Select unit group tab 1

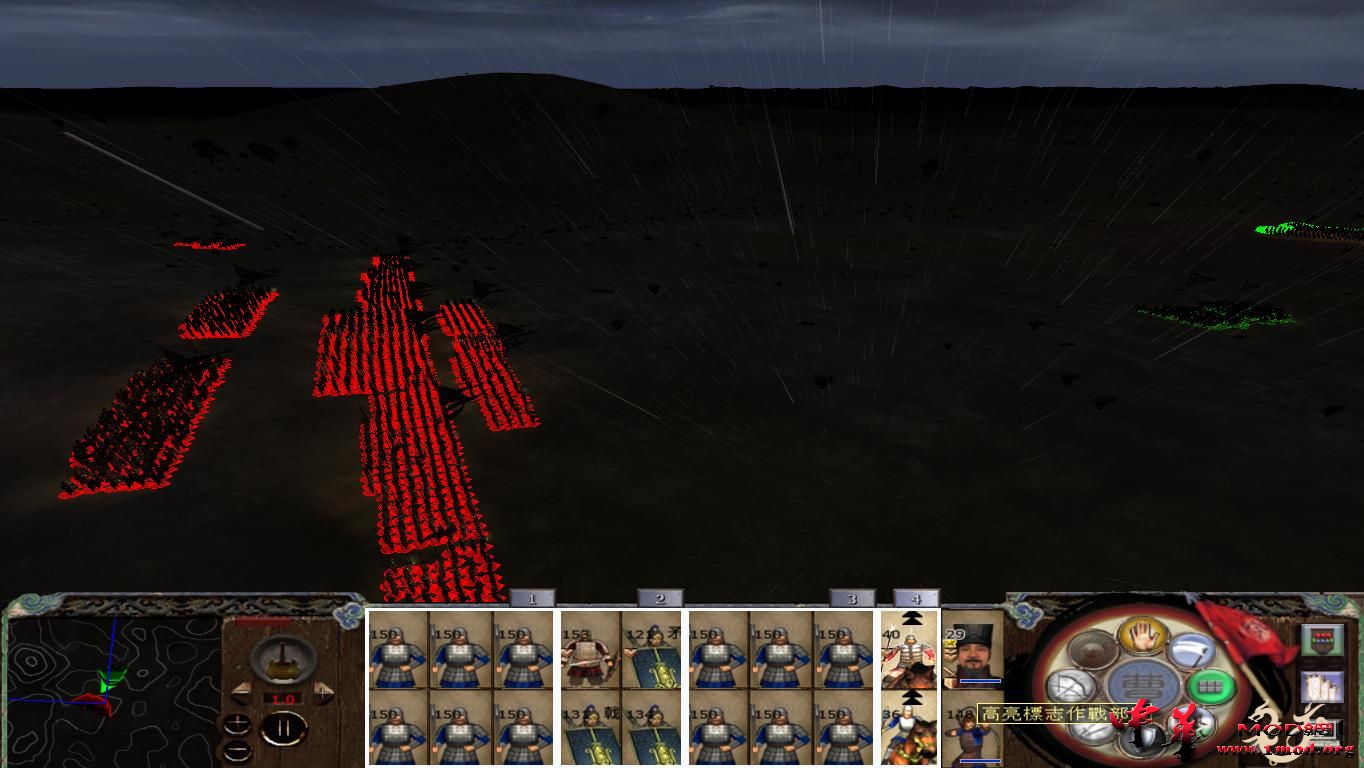(x=533, y=597)
